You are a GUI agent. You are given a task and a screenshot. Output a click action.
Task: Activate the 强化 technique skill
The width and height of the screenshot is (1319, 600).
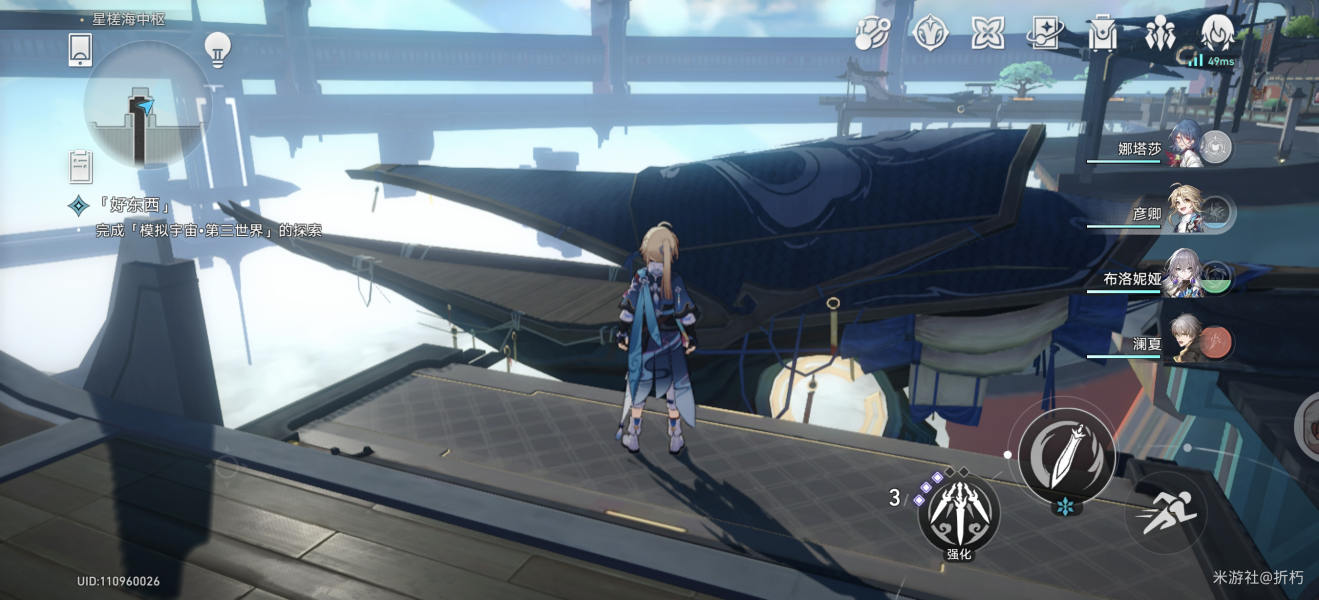click(958, 511)
